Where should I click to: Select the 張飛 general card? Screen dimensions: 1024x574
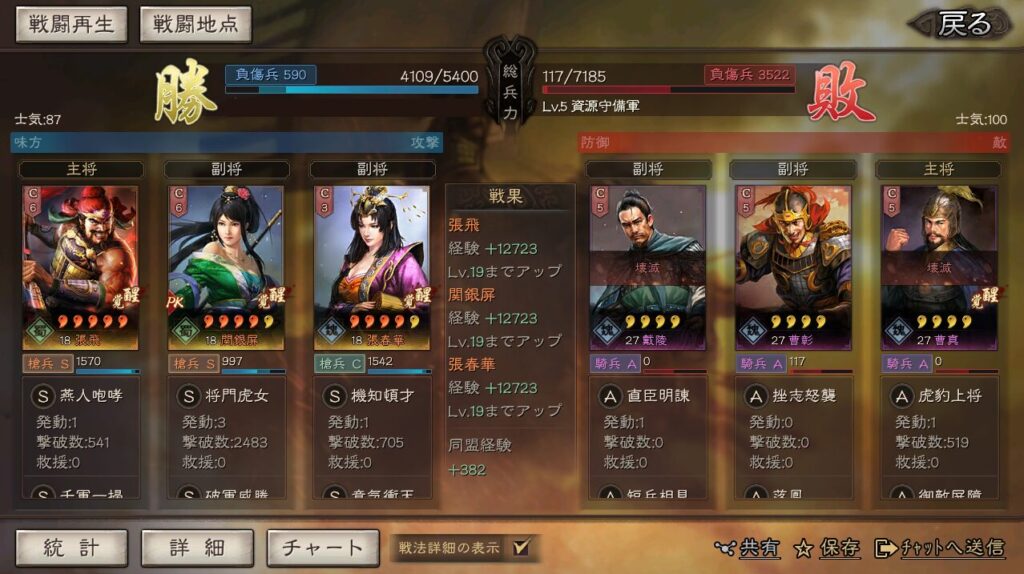pos(80,267)
